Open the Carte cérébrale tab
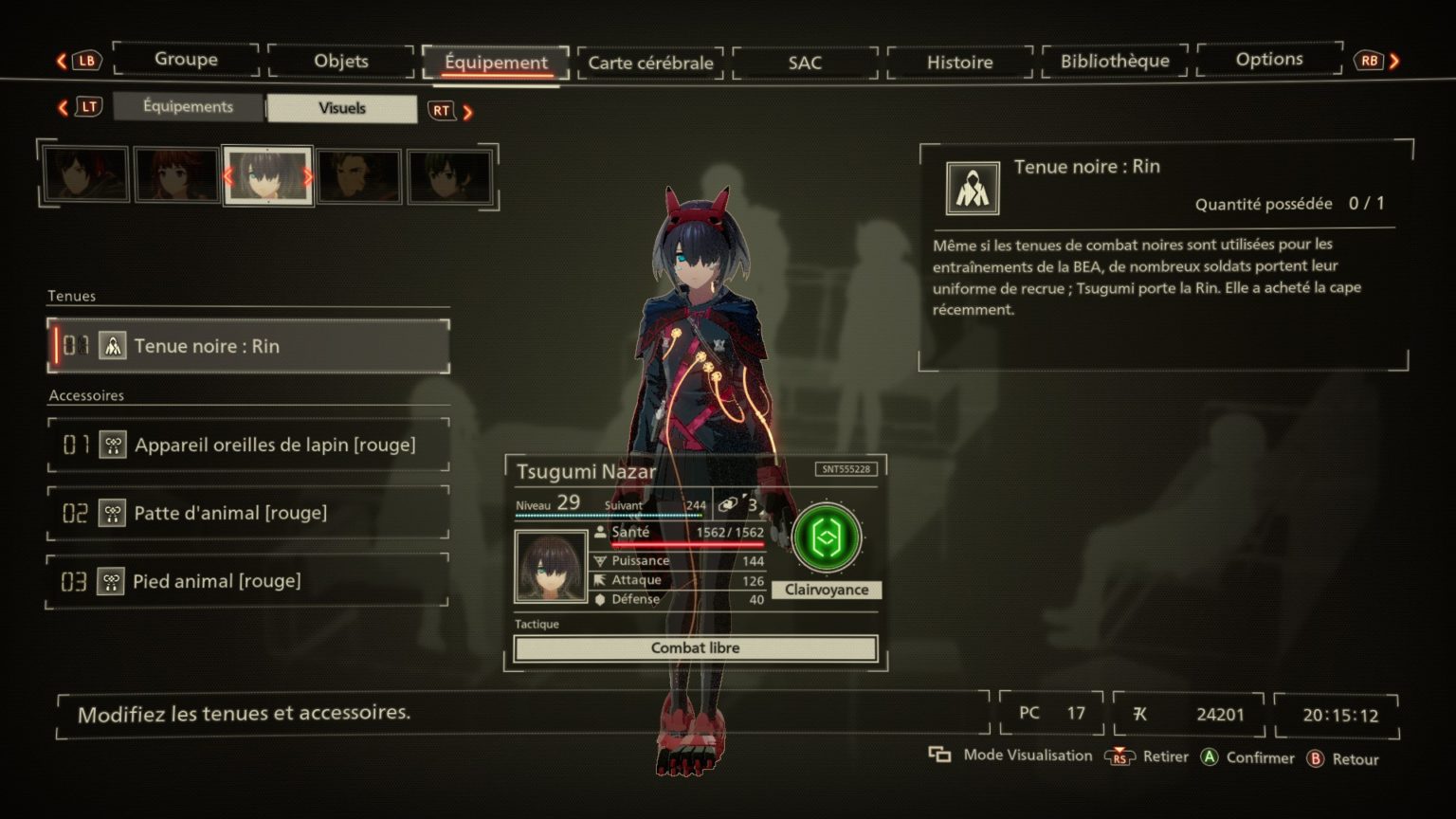Image resolution: width=1456 pixels, height=819 pixels. pos(650,63)
